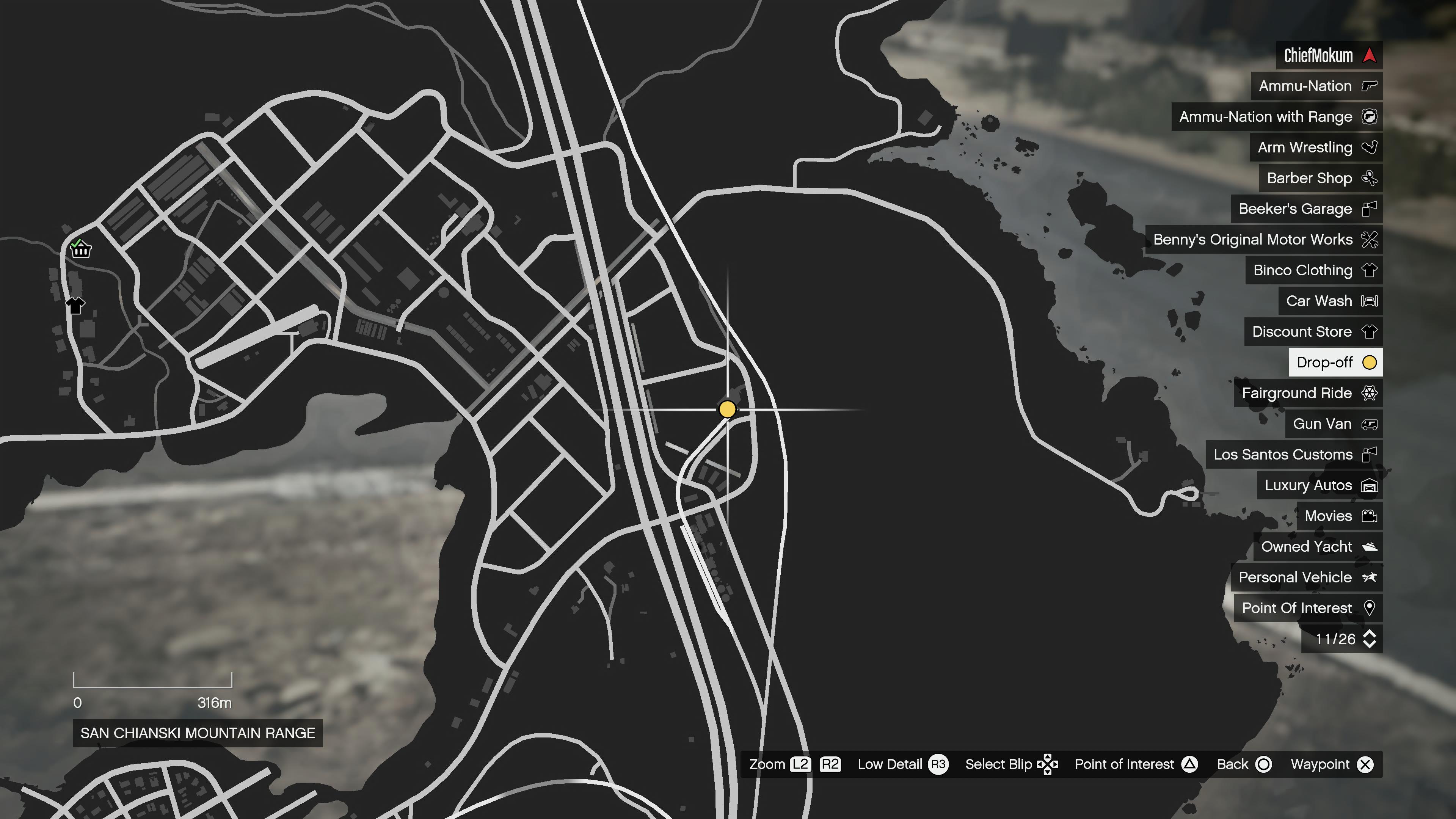1456x819 pixels.
Task: Select Car Wash legend entry
Action: pyautogui.click(x=1330, y=301)
